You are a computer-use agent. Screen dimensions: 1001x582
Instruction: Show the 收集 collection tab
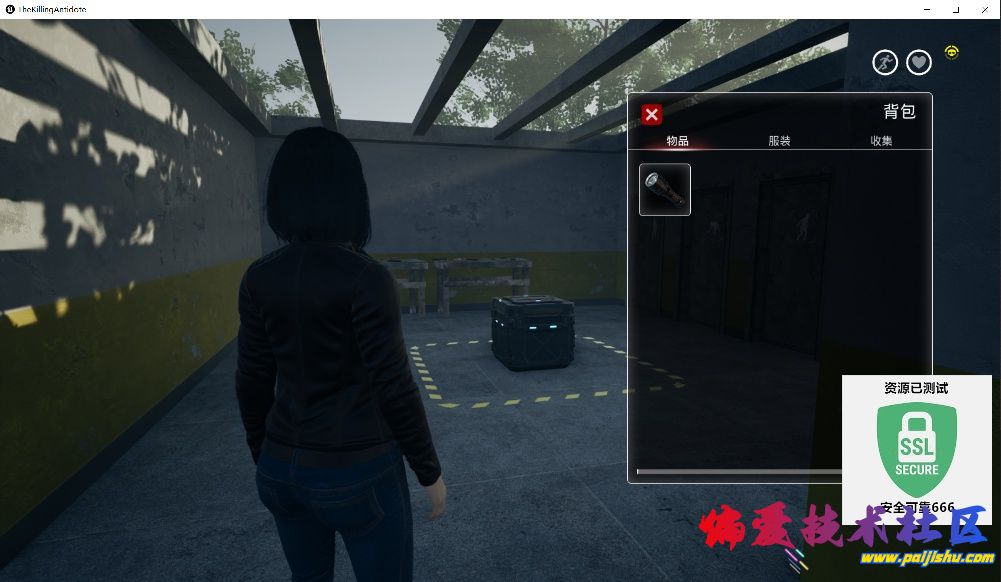tap(881, 141)
